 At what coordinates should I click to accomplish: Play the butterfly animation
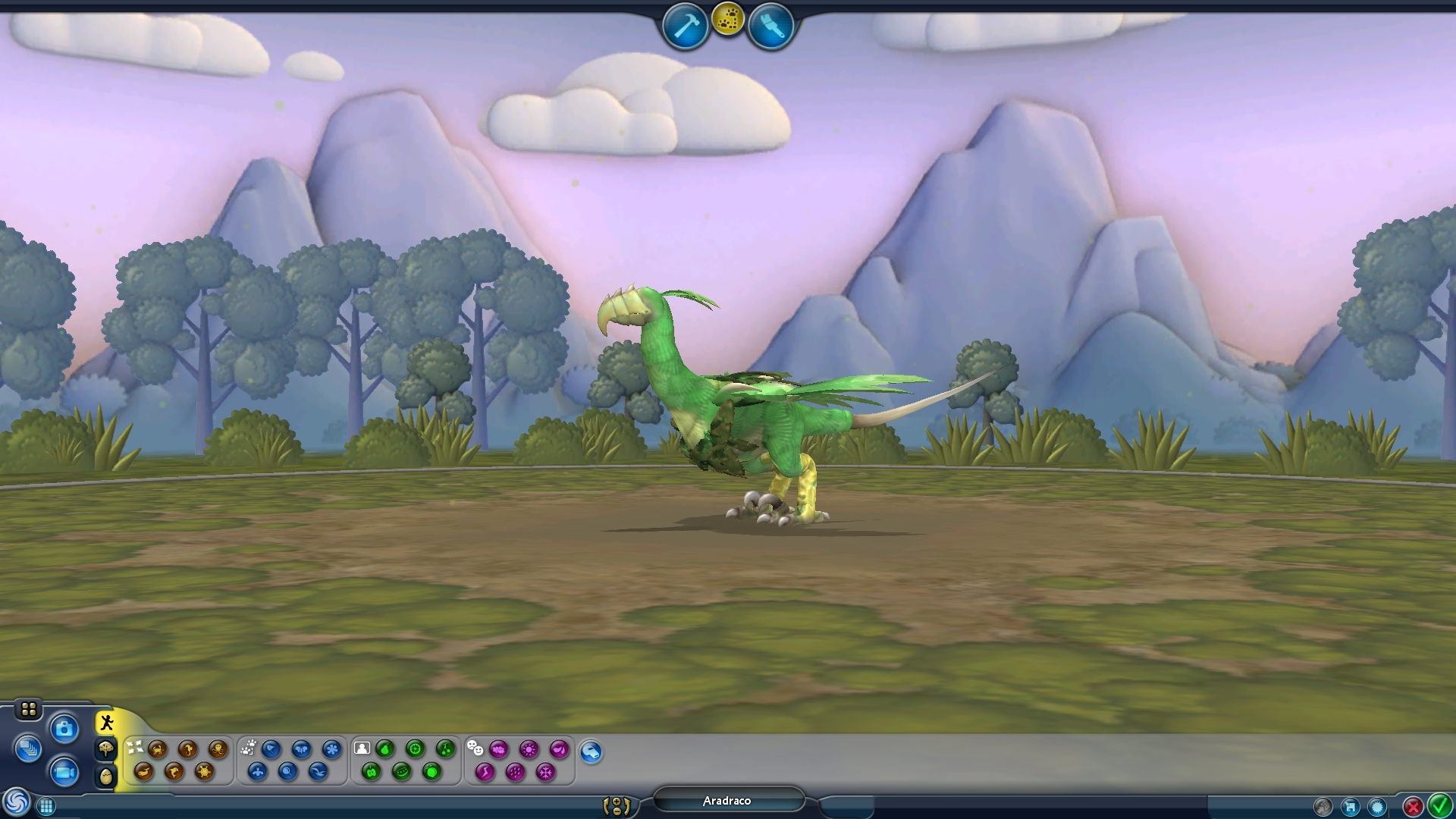(301, 749)
